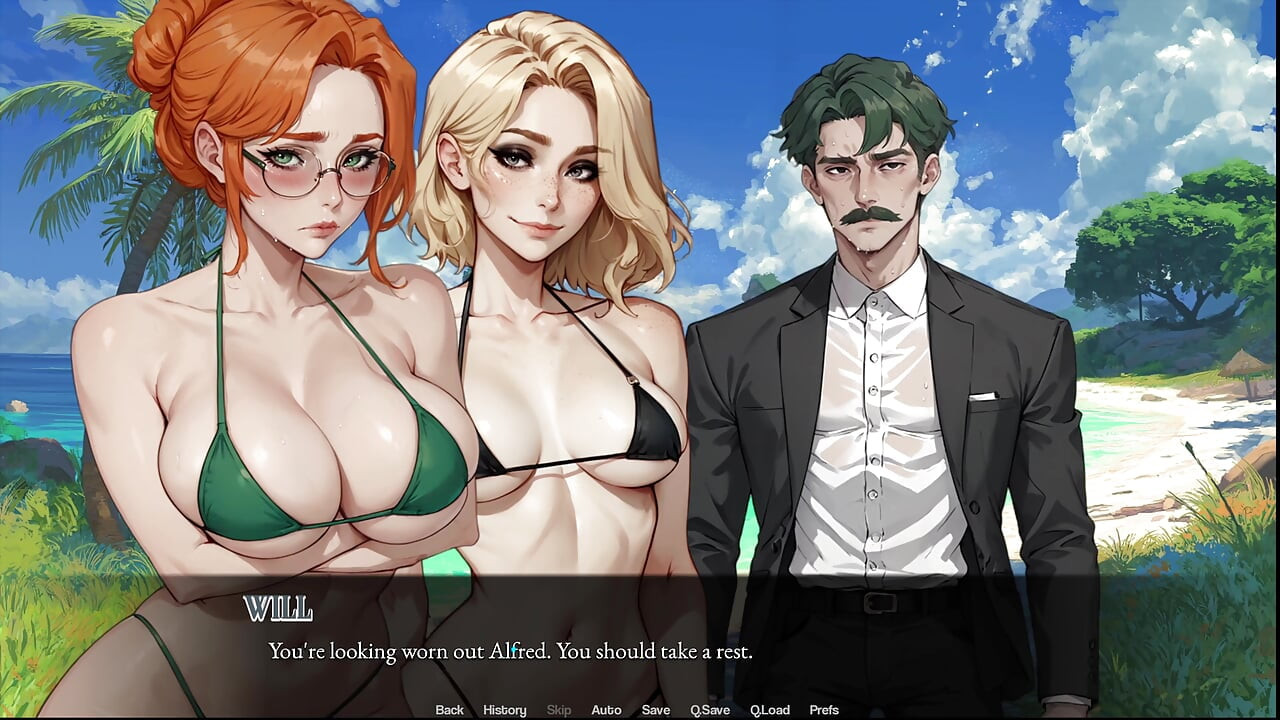Click the redhead character wearing glasses
Viewport: 1280px width, 720px height.
click(280, 300)
